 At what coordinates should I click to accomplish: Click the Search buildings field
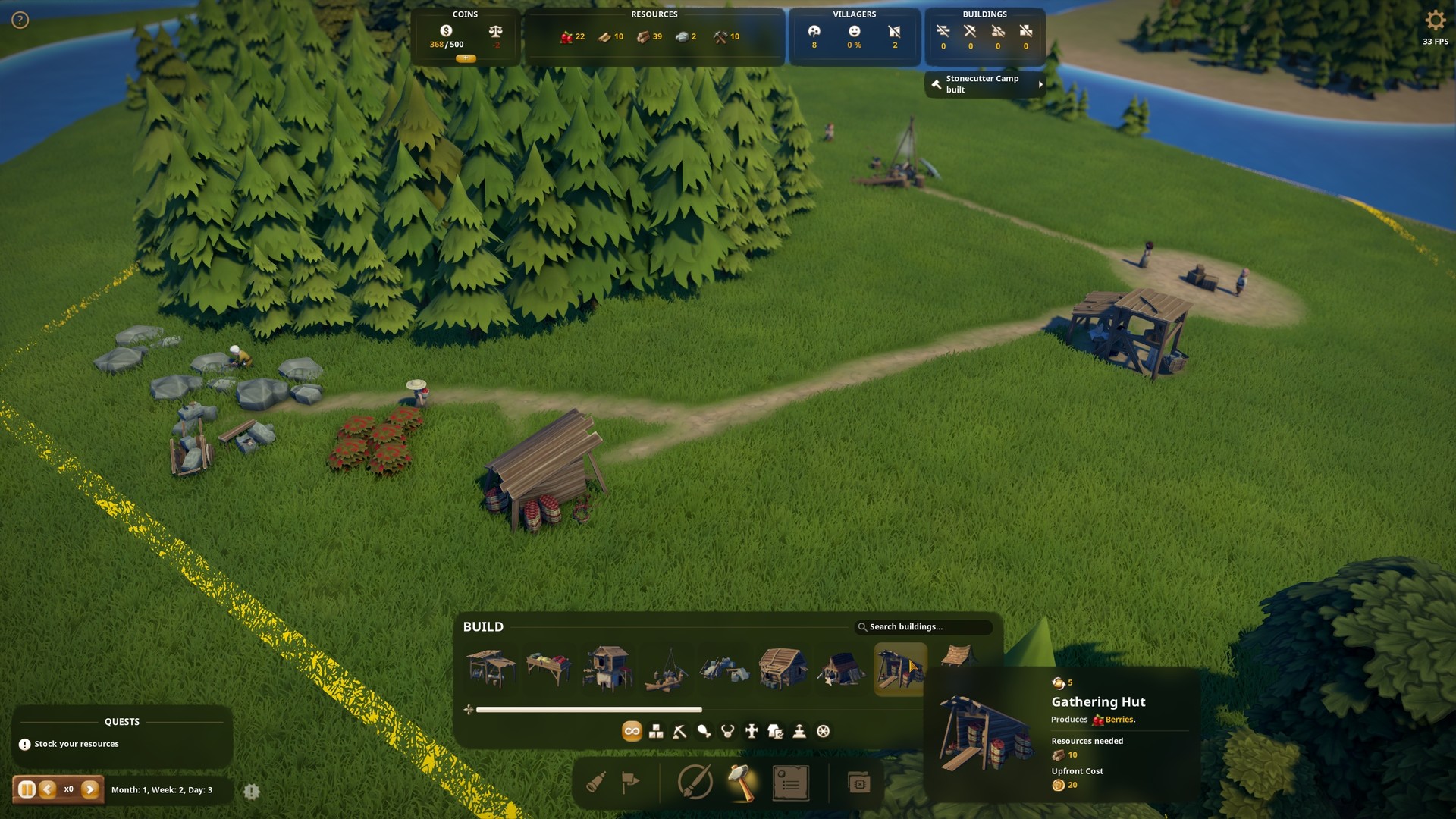point(924,627)
